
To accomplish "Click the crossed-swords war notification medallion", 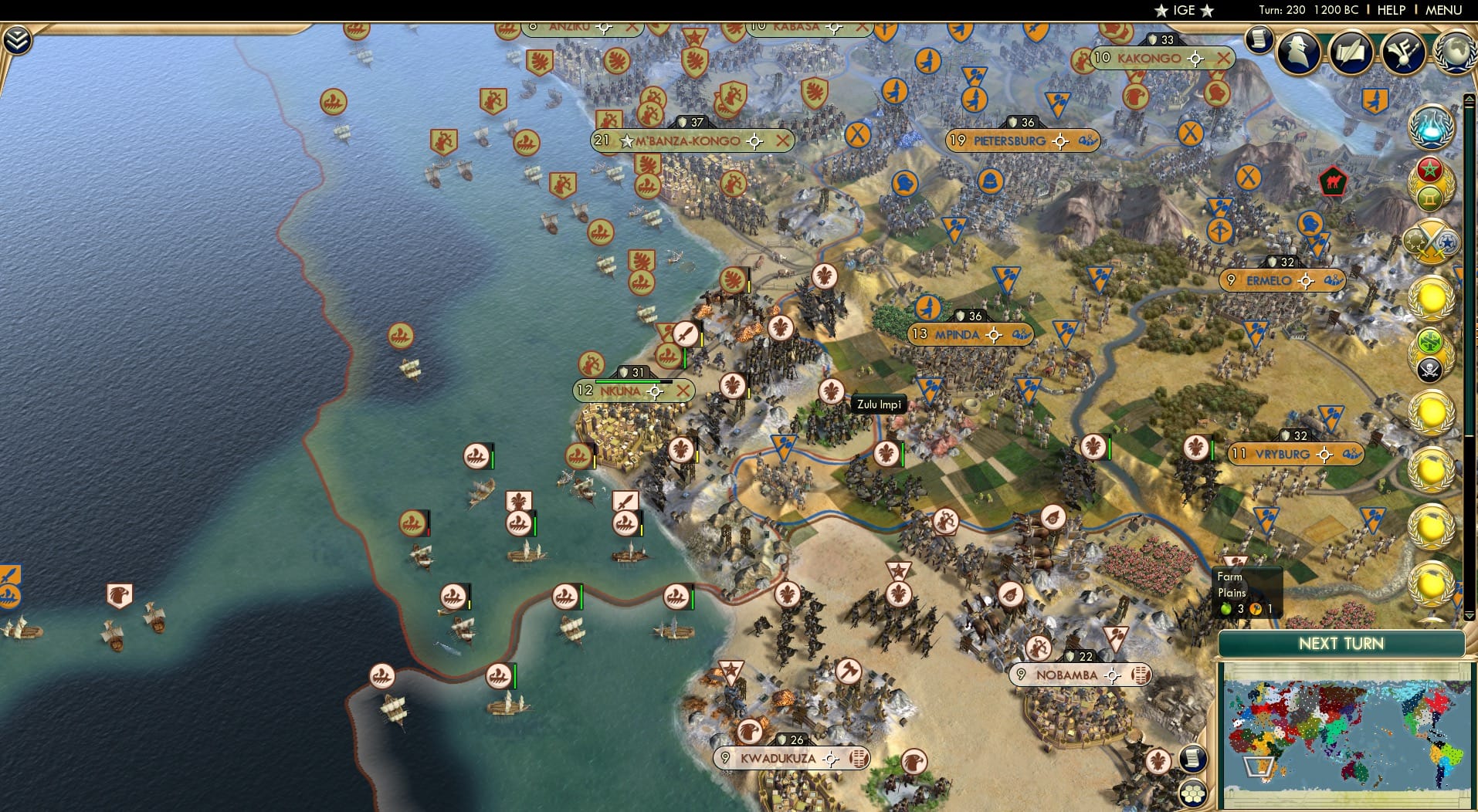I will (1432, 243).
